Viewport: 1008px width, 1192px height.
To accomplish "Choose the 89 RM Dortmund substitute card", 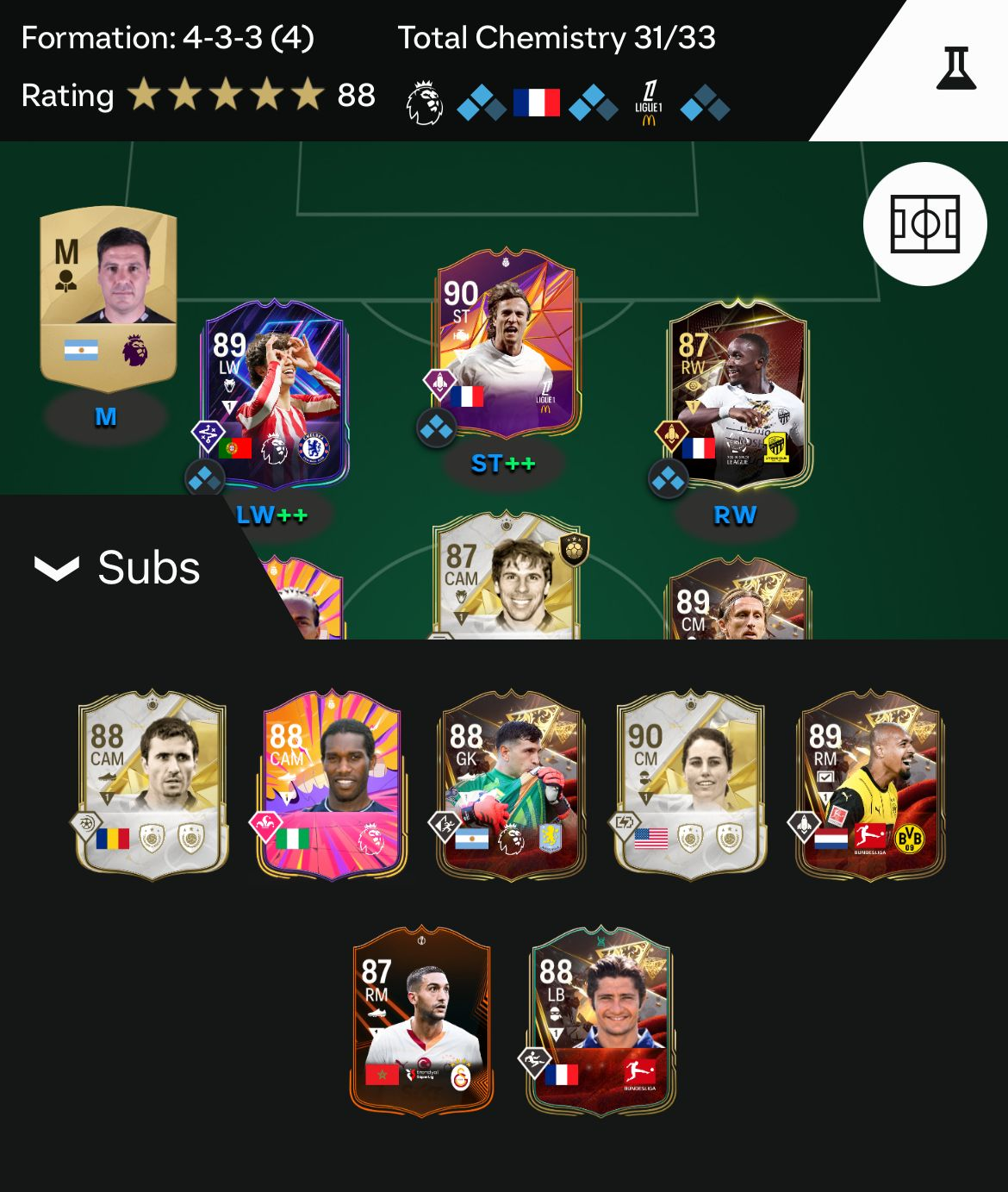I will click(x=870, y=784).
